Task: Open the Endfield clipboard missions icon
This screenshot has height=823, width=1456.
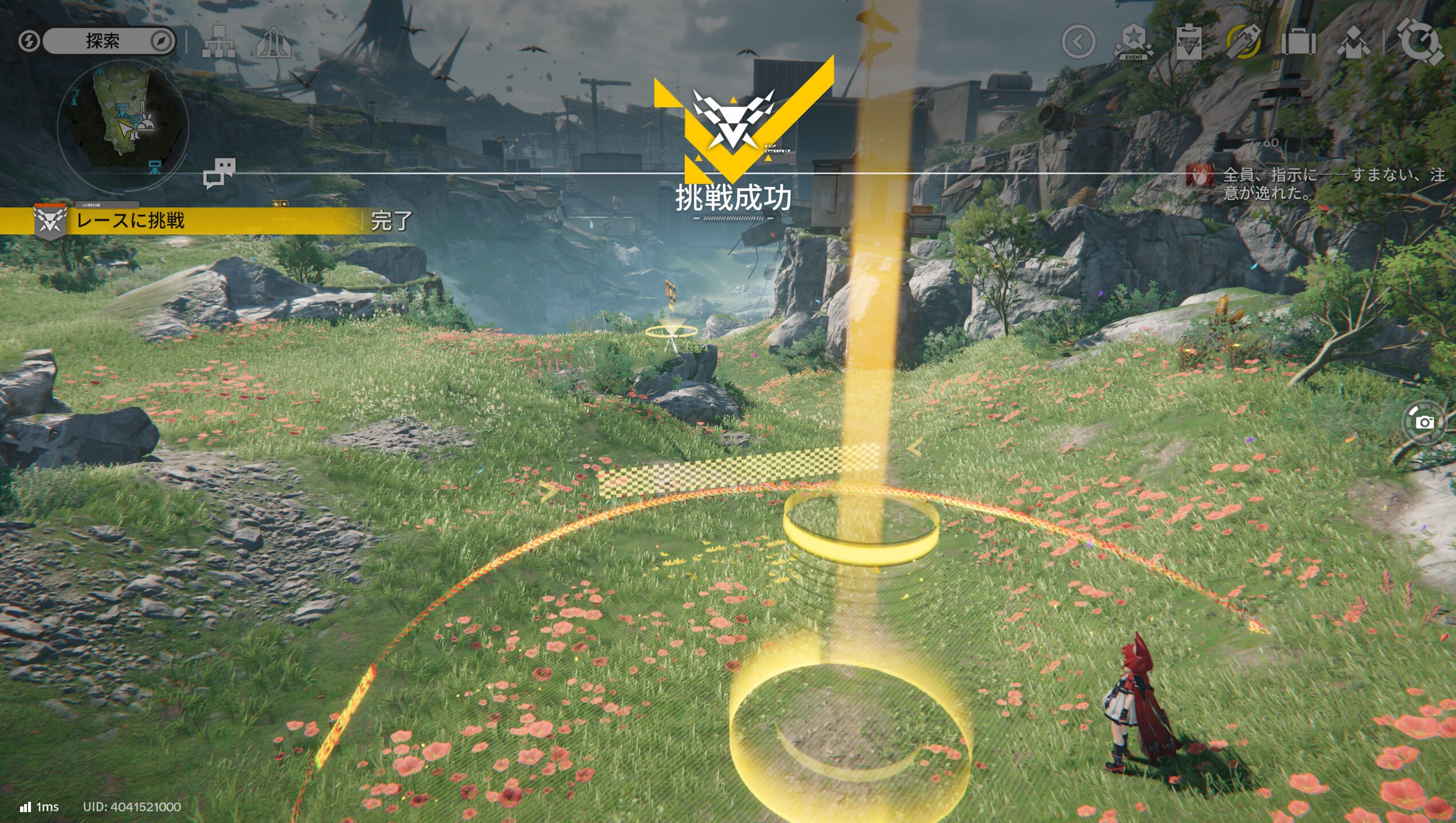Action: click(1188, 42)
